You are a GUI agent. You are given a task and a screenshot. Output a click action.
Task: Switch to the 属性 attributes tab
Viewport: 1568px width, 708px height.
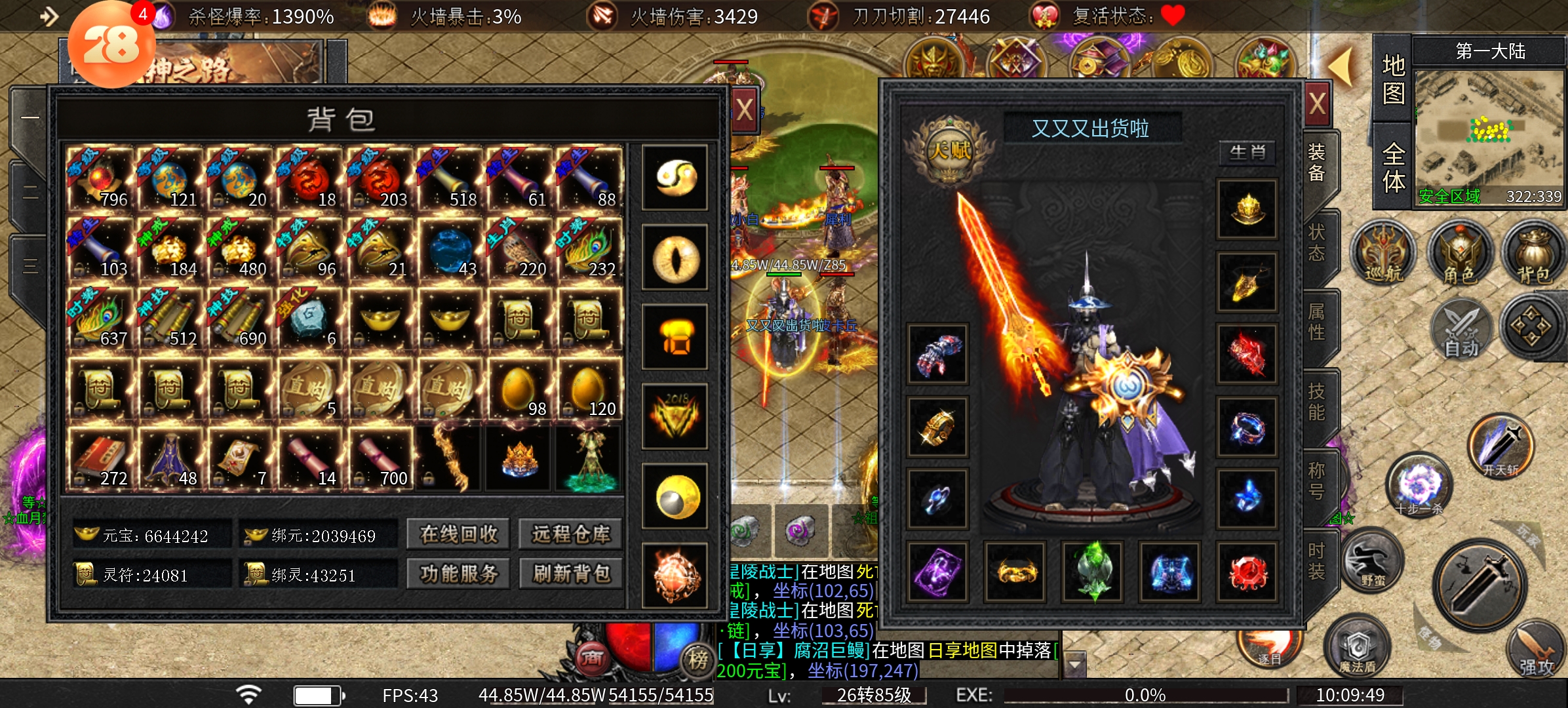coord(1317,322)
